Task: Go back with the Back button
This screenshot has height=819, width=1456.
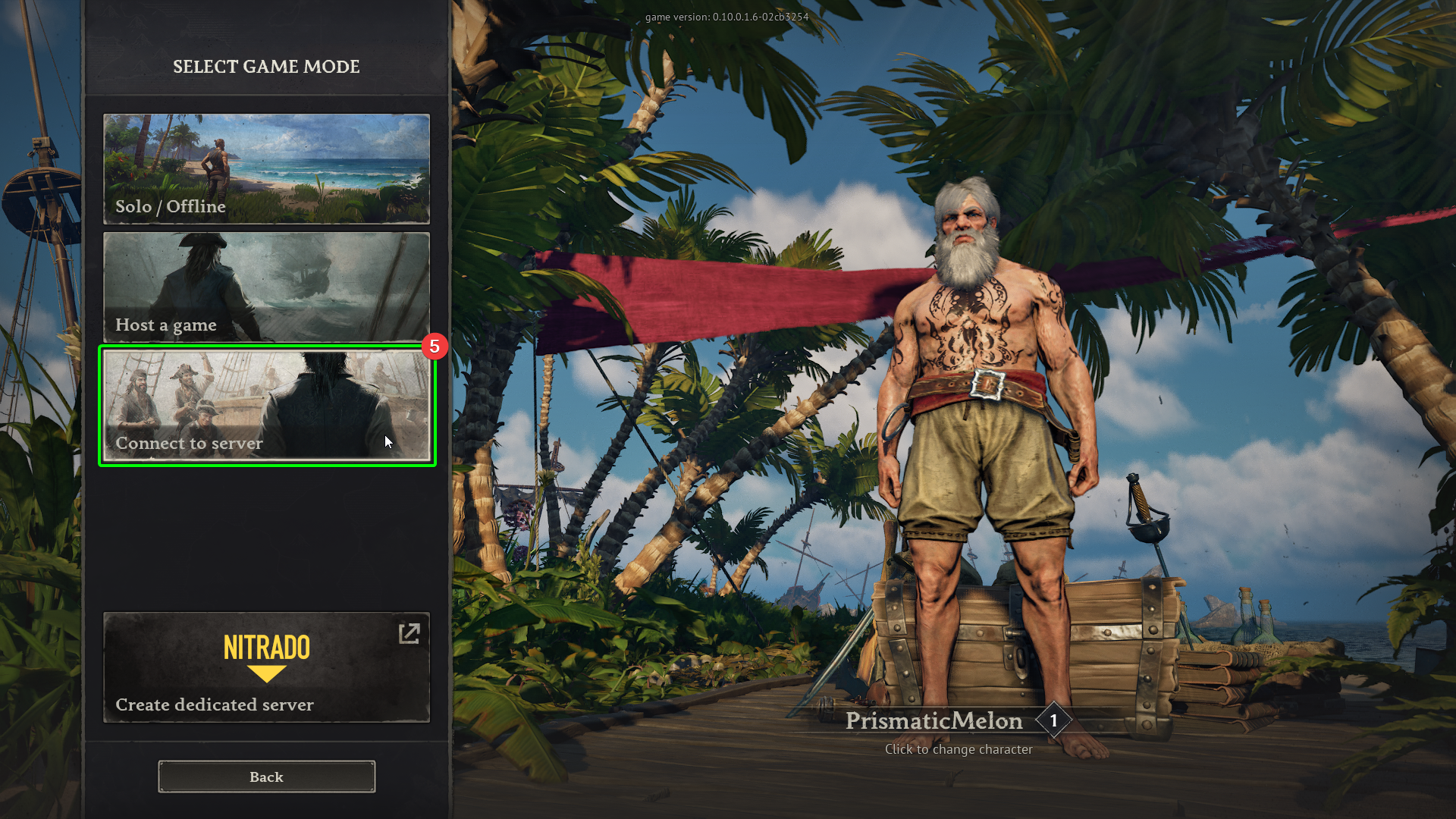Action: click(x=266, y=777)
